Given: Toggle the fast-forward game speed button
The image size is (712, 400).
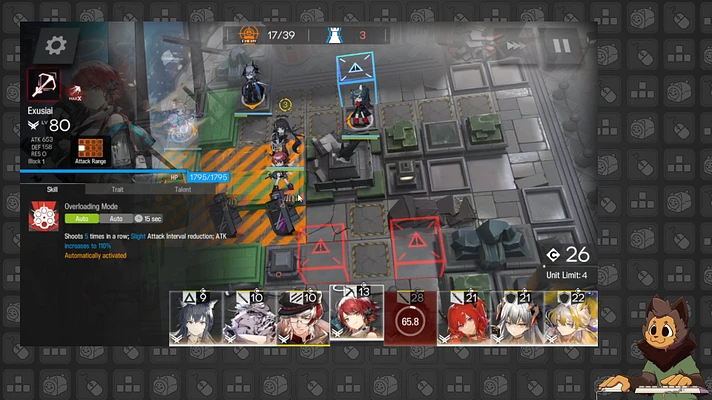Looking at the screenshot, I should [x=515, y=46].
